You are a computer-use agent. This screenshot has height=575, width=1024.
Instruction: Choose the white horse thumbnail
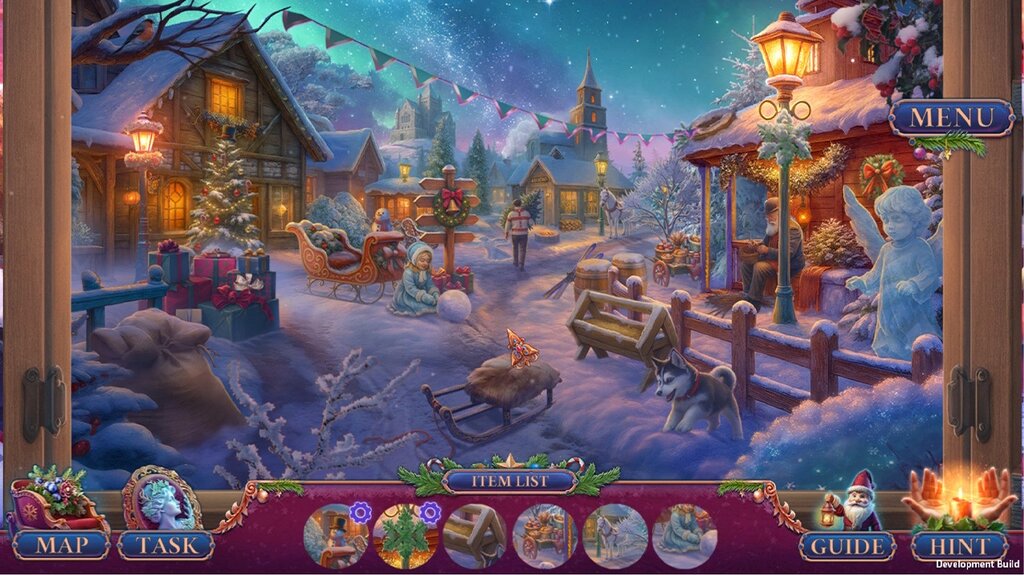pyautogui.click(x=615, y=535)
